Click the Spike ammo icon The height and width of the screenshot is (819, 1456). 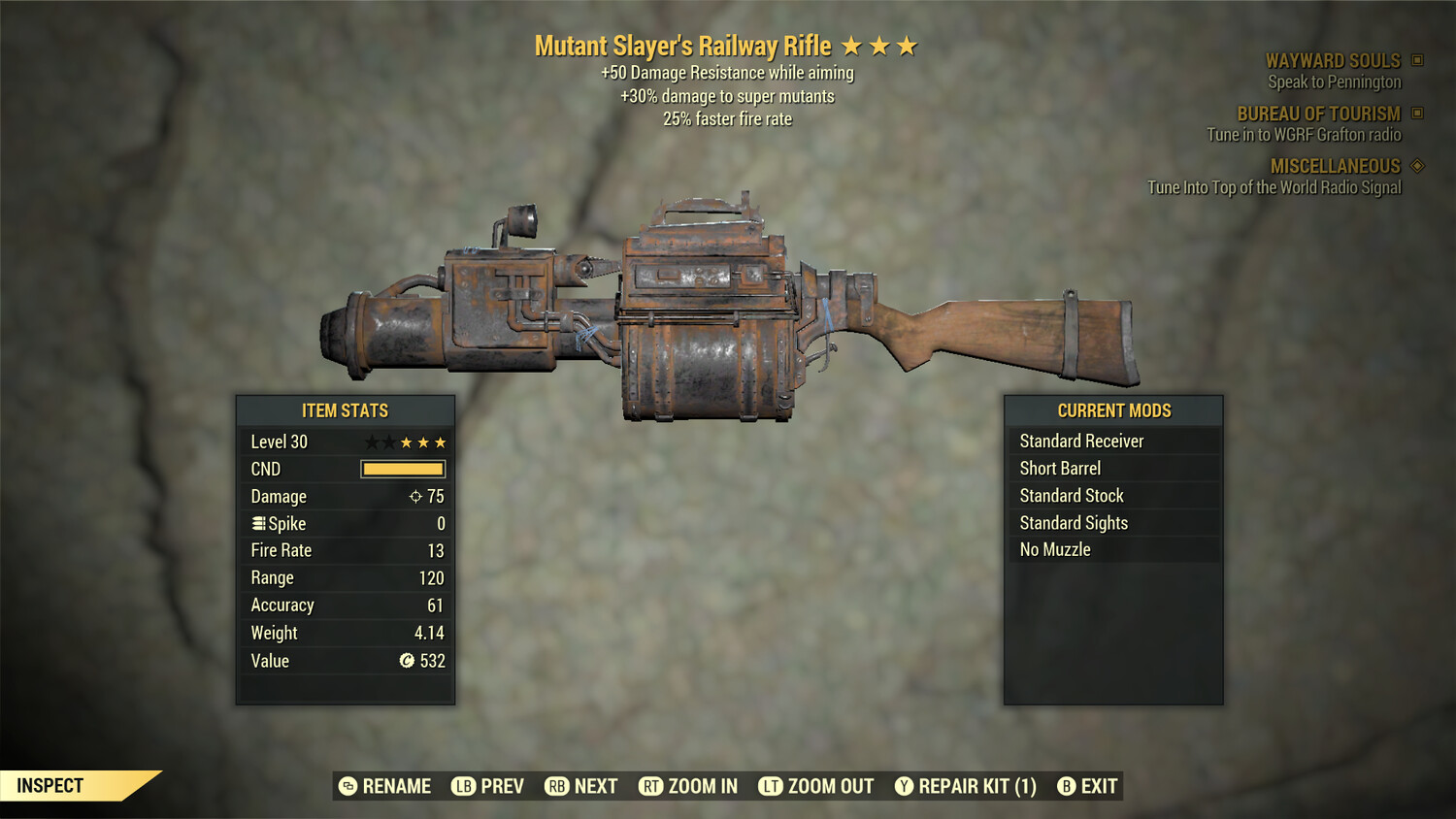[x=257, y=523]
